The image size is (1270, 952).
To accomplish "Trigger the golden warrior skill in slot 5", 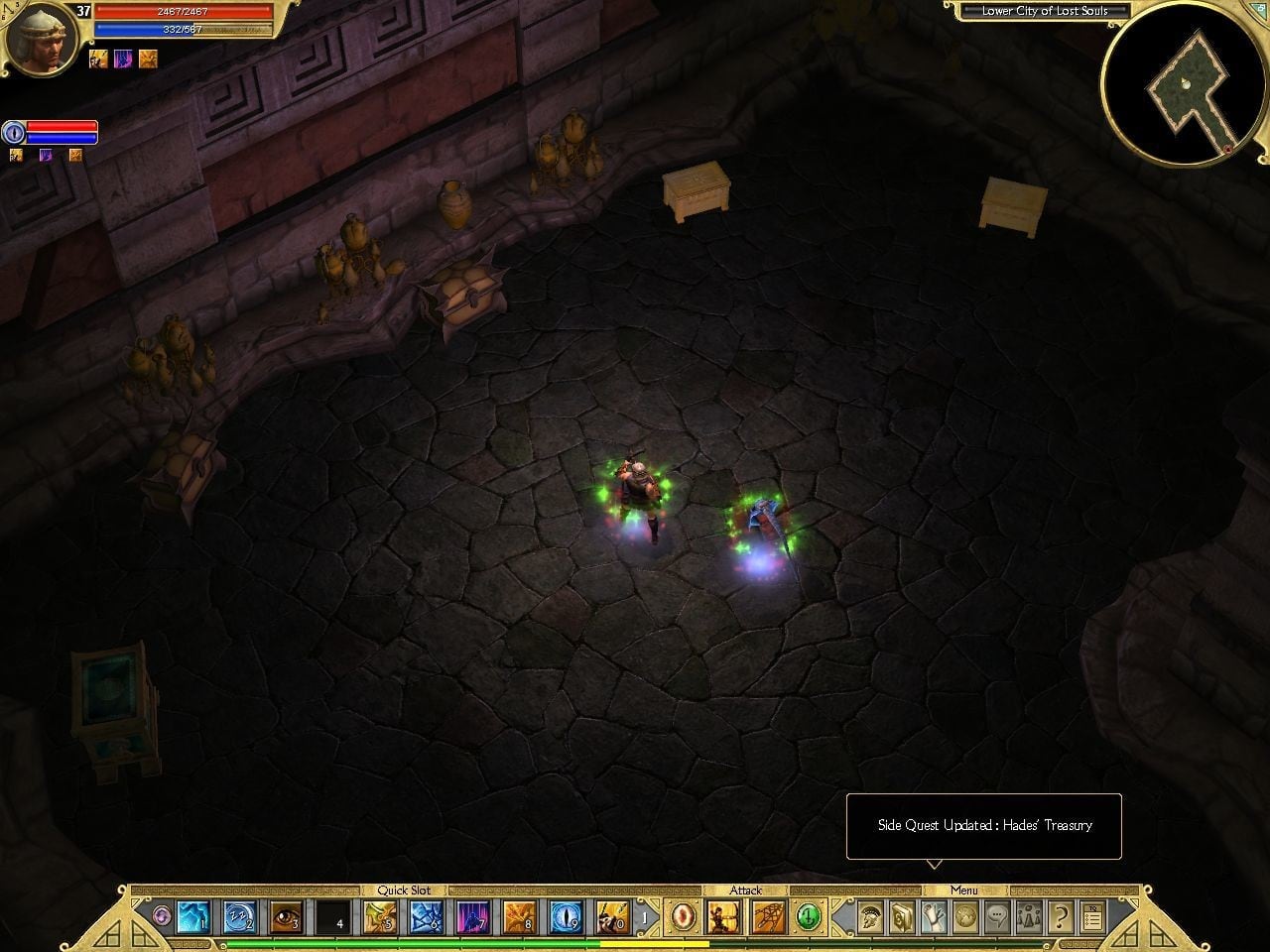I will pyautogui.click(x=380, y=917).
